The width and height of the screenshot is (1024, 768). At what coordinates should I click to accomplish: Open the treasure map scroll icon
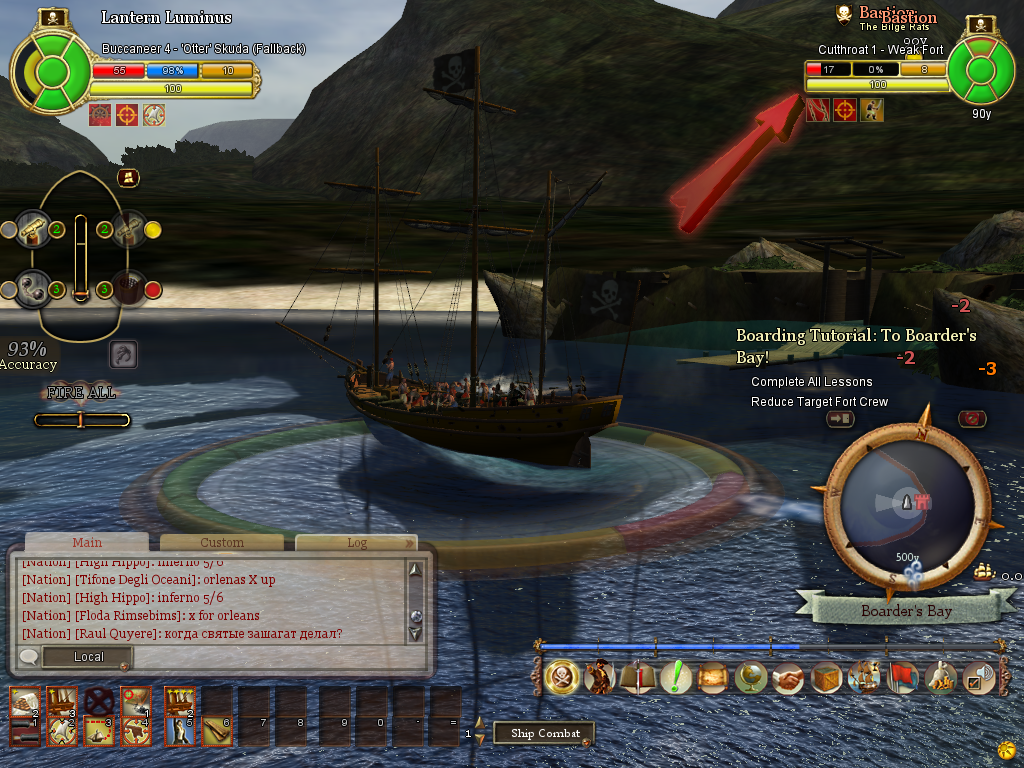tap(712, 678)
